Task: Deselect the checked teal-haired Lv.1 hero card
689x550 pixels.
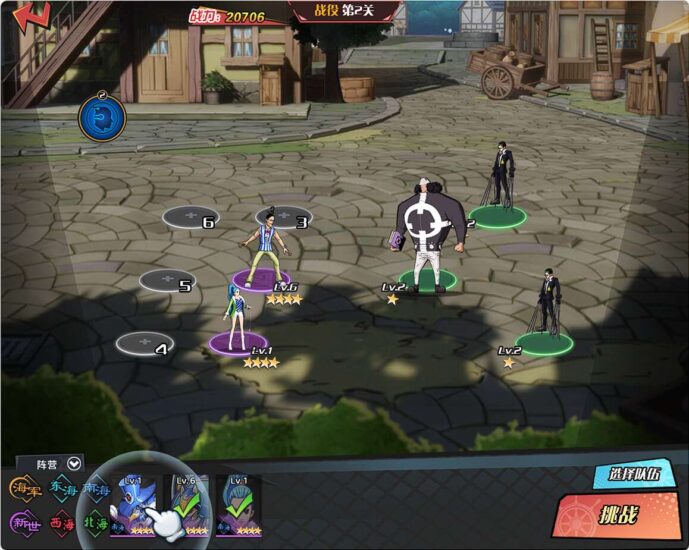Action: [x=240, y=505]
